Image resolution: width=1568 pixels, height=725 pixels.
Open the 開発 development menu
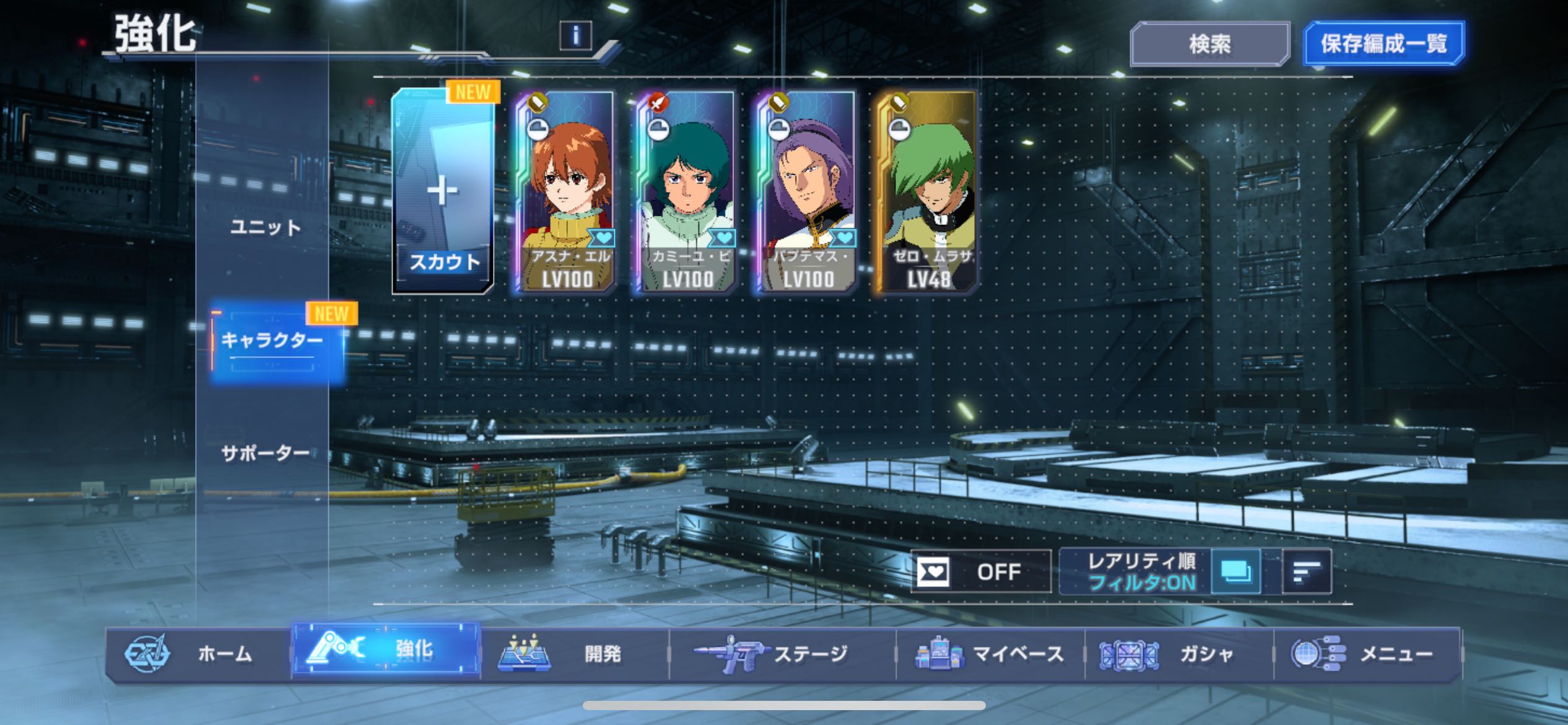pos(575,654)
